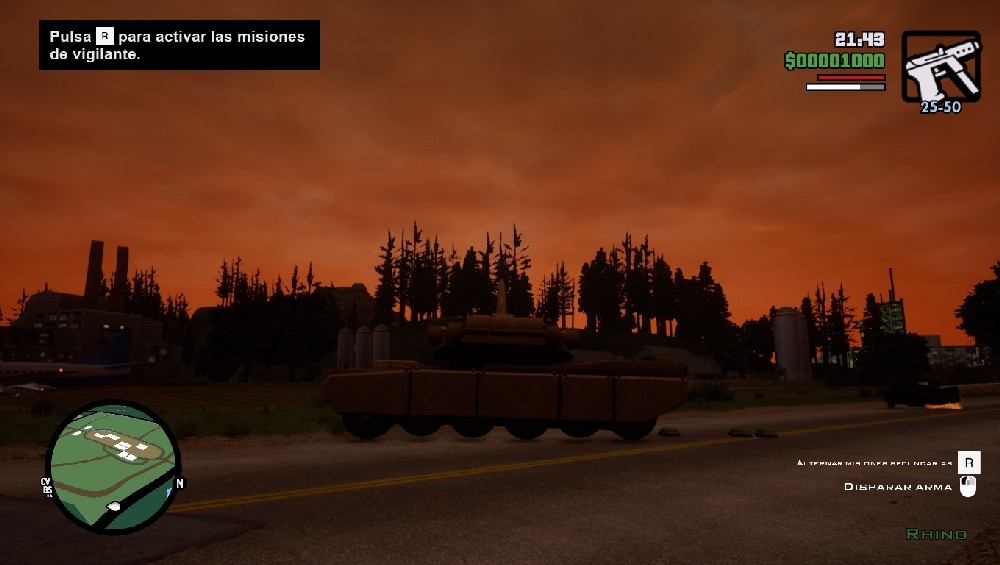Click the circular radar minimap
Viewport: 1000px width, 565px height.
pyautogui.click(x=112, y=465)
